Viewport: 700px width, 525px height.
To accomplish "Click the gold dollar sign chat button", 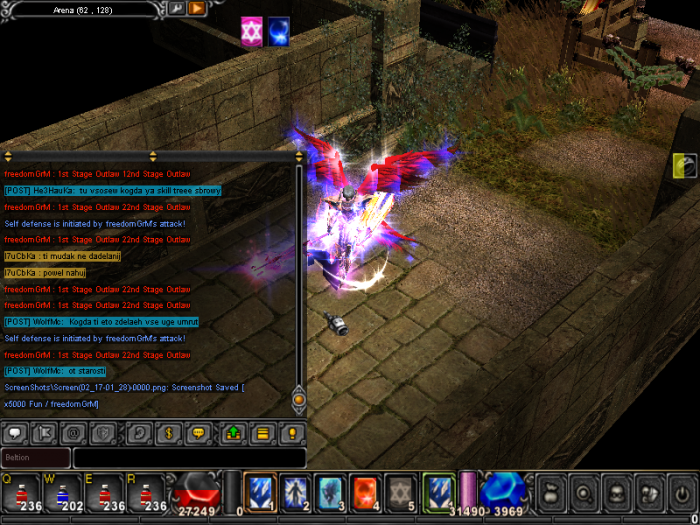I will 170,434.
